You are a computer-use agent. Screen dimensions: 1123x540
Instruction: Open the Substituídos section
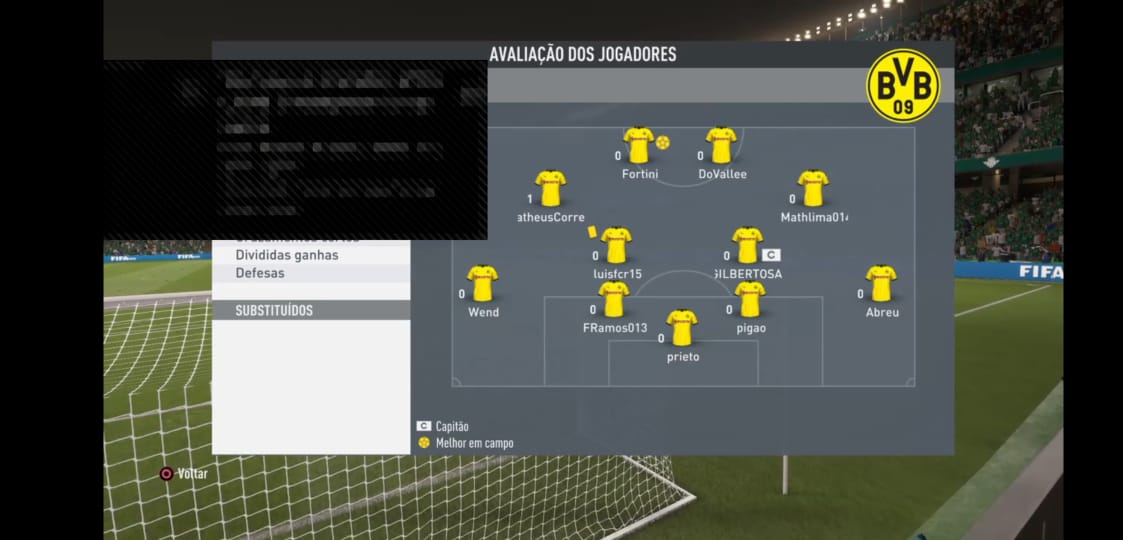[311, 310]
